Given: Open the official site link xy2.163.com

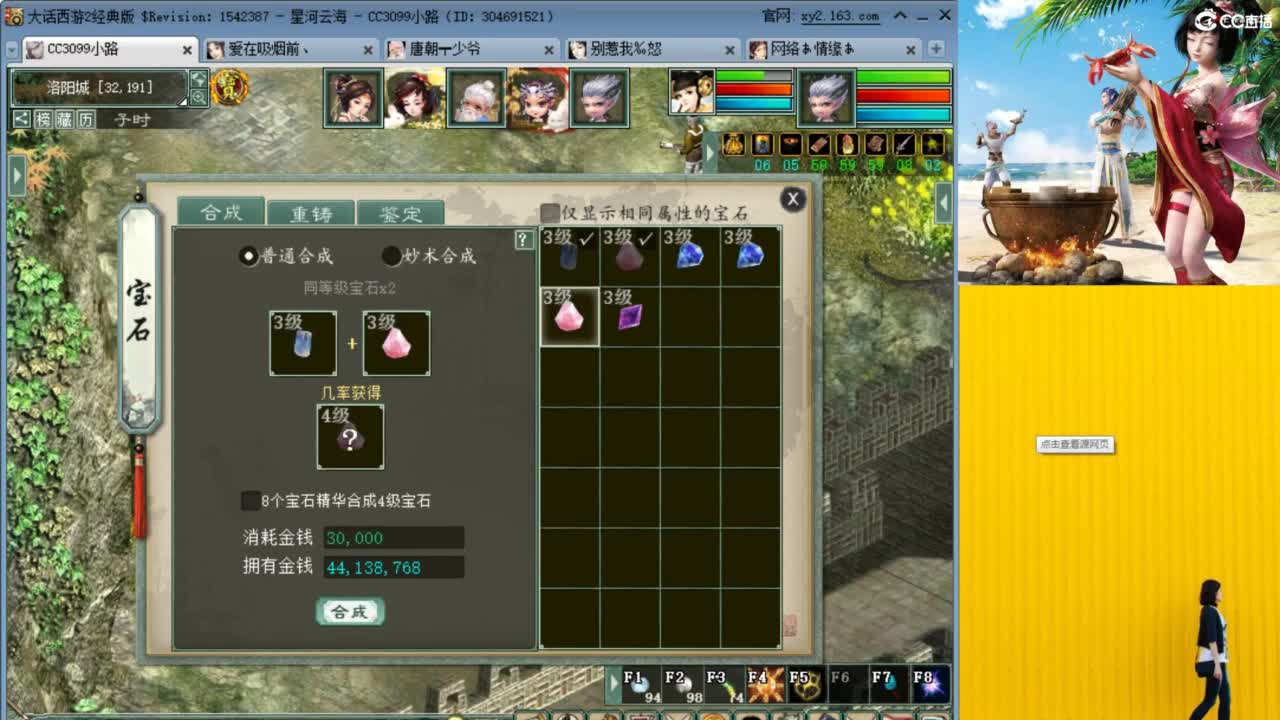Looking at the screenshot, I should 840,15.
